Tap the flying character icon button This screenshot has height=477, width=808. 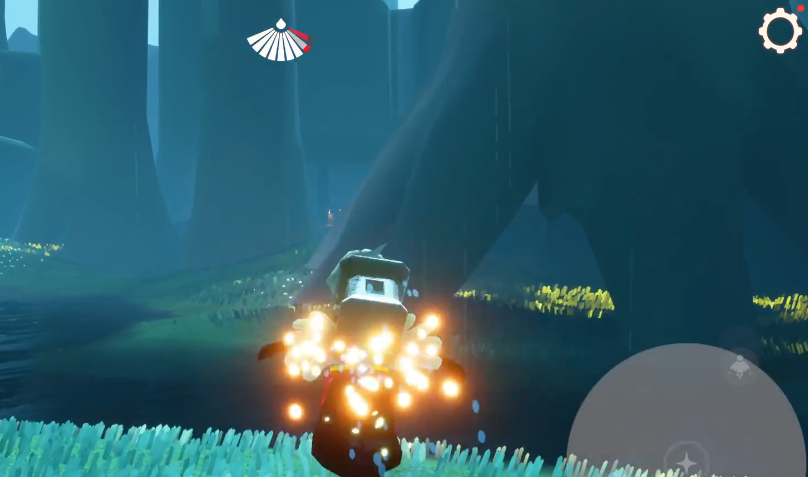[740, 366]
